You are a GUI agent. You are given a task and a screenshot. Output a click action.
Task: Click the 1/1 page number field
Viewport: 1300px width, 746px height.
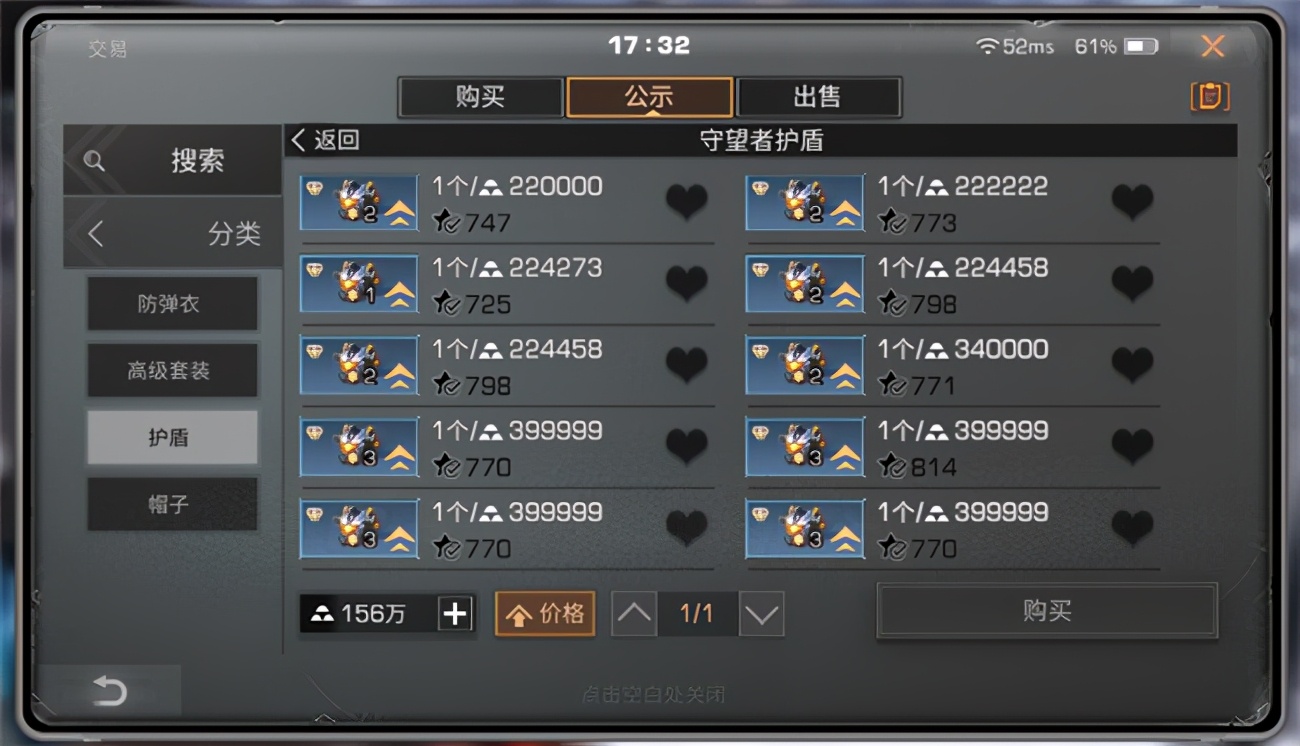pyautogui.click(x=697, y=614)
